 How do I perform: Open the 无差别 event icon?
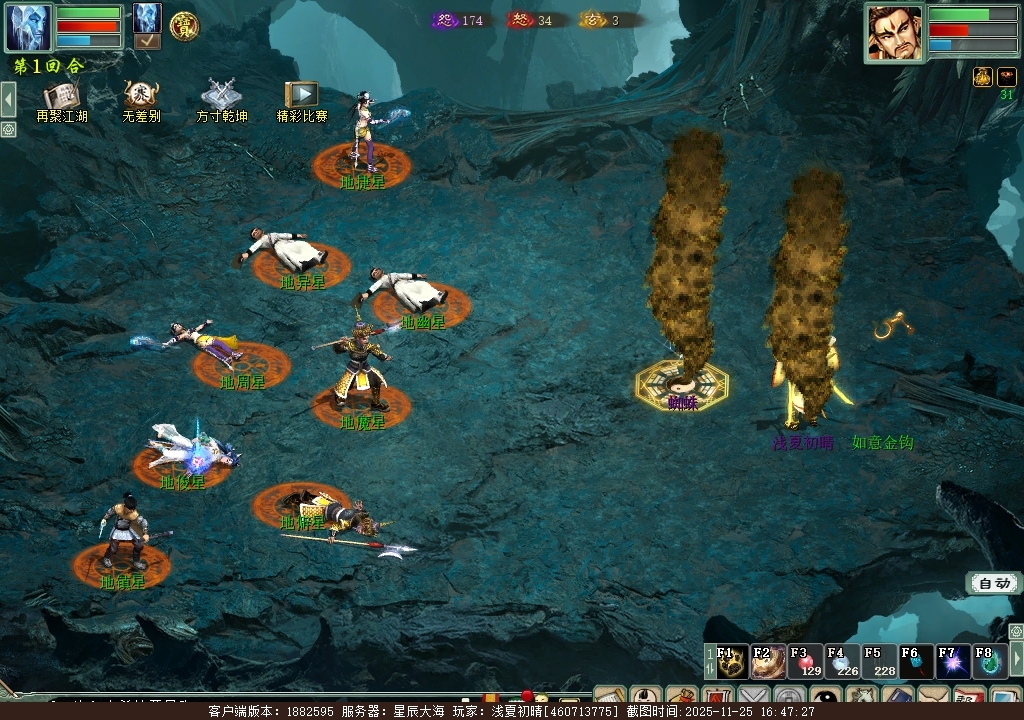(x=141, y=96)
